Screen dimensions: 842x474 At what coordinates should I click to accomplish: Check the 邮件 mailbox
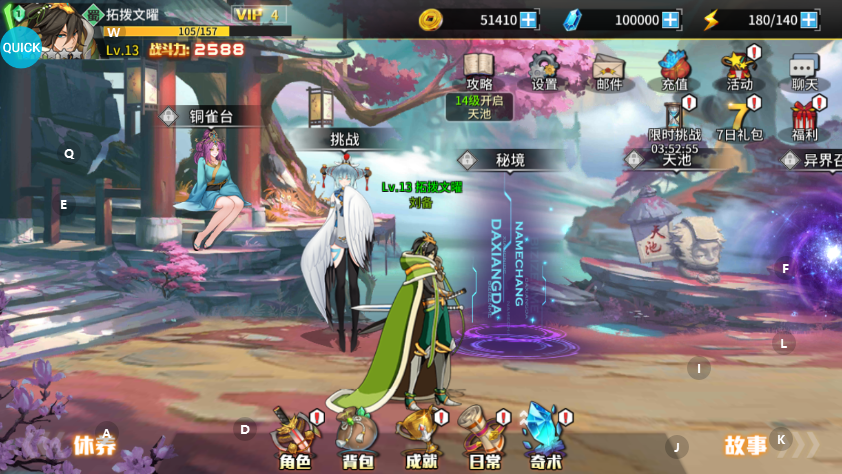pos(609,68)
